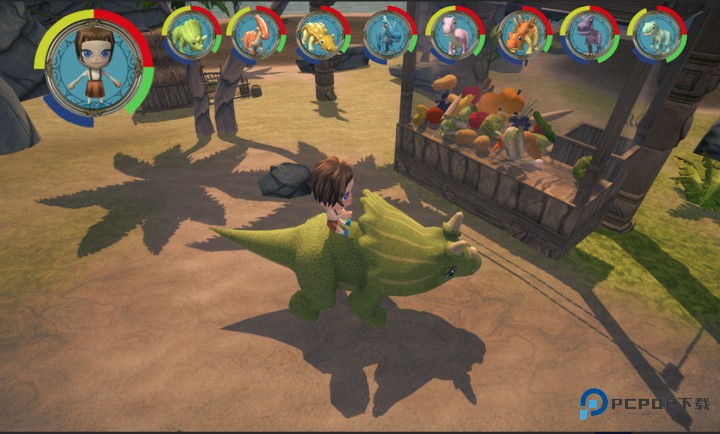Choose the green triceratops portrait
720x434 pixels.
click(x=190, y=34)
